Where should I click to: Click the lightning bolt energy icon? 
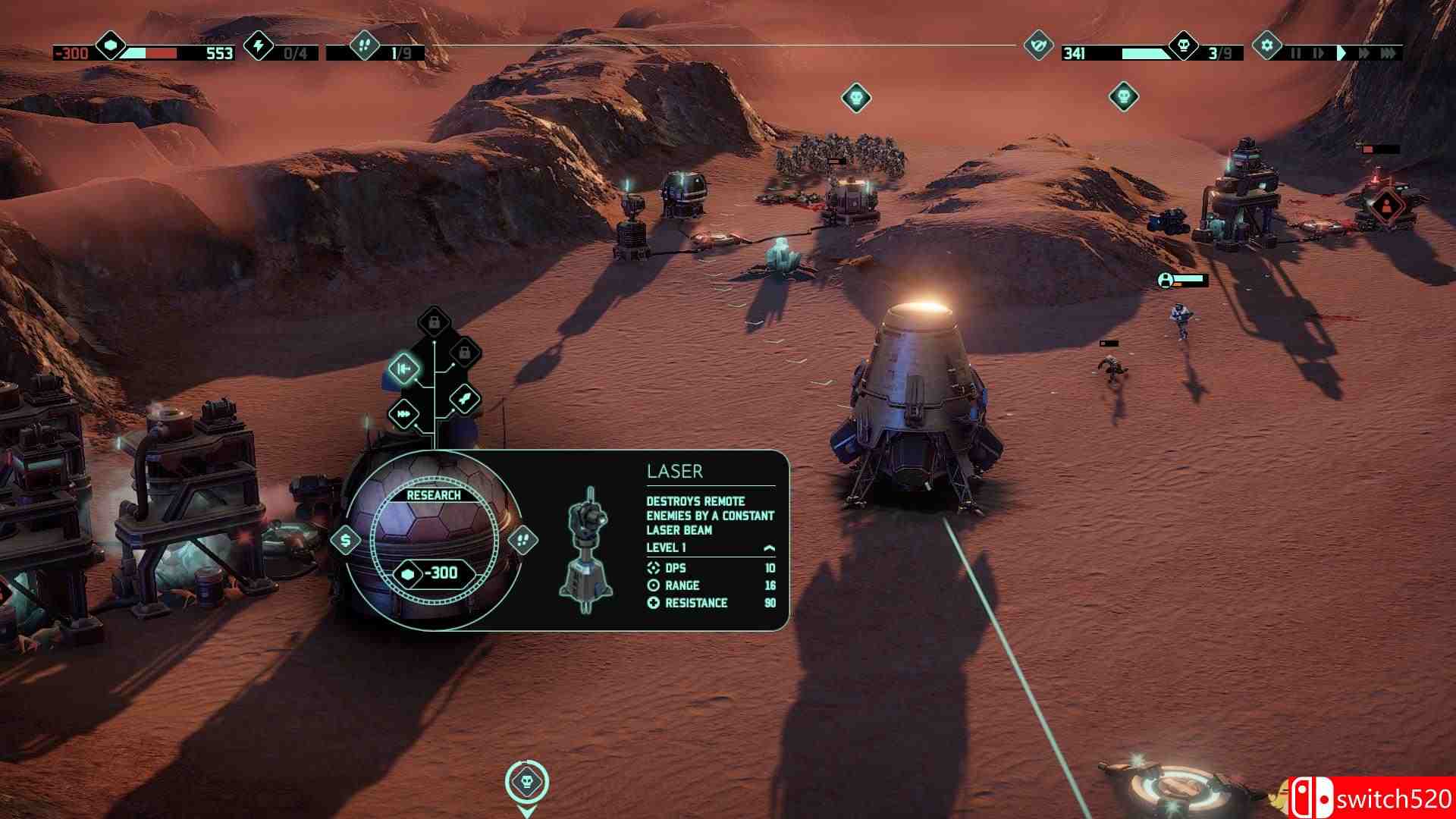[x=259, y=46]
